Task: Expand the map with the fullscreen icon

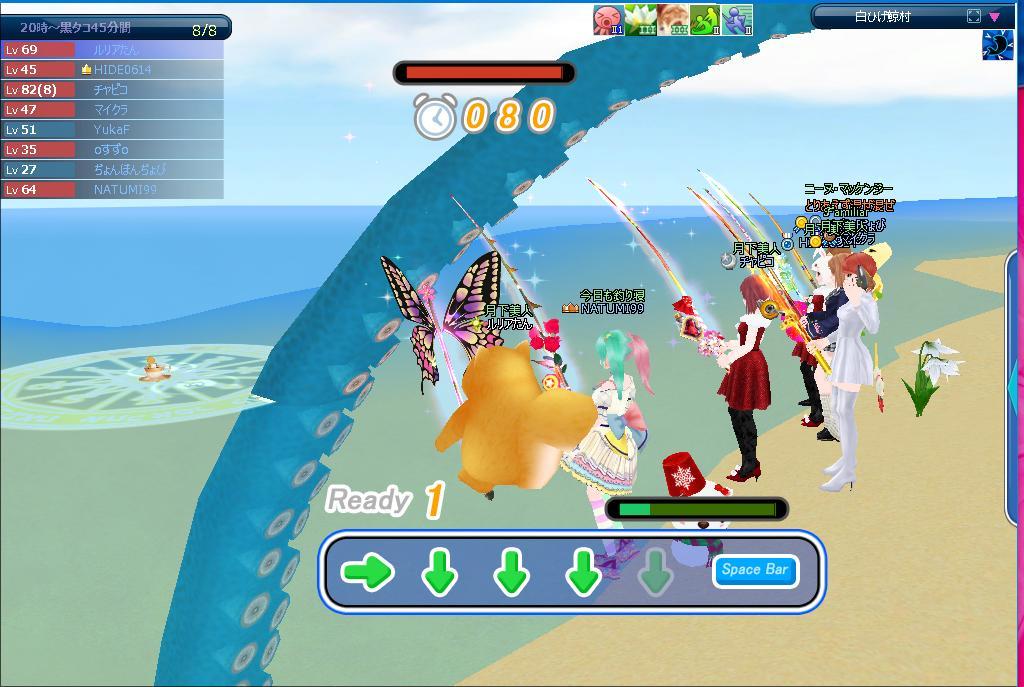Action: click(974, 16)
